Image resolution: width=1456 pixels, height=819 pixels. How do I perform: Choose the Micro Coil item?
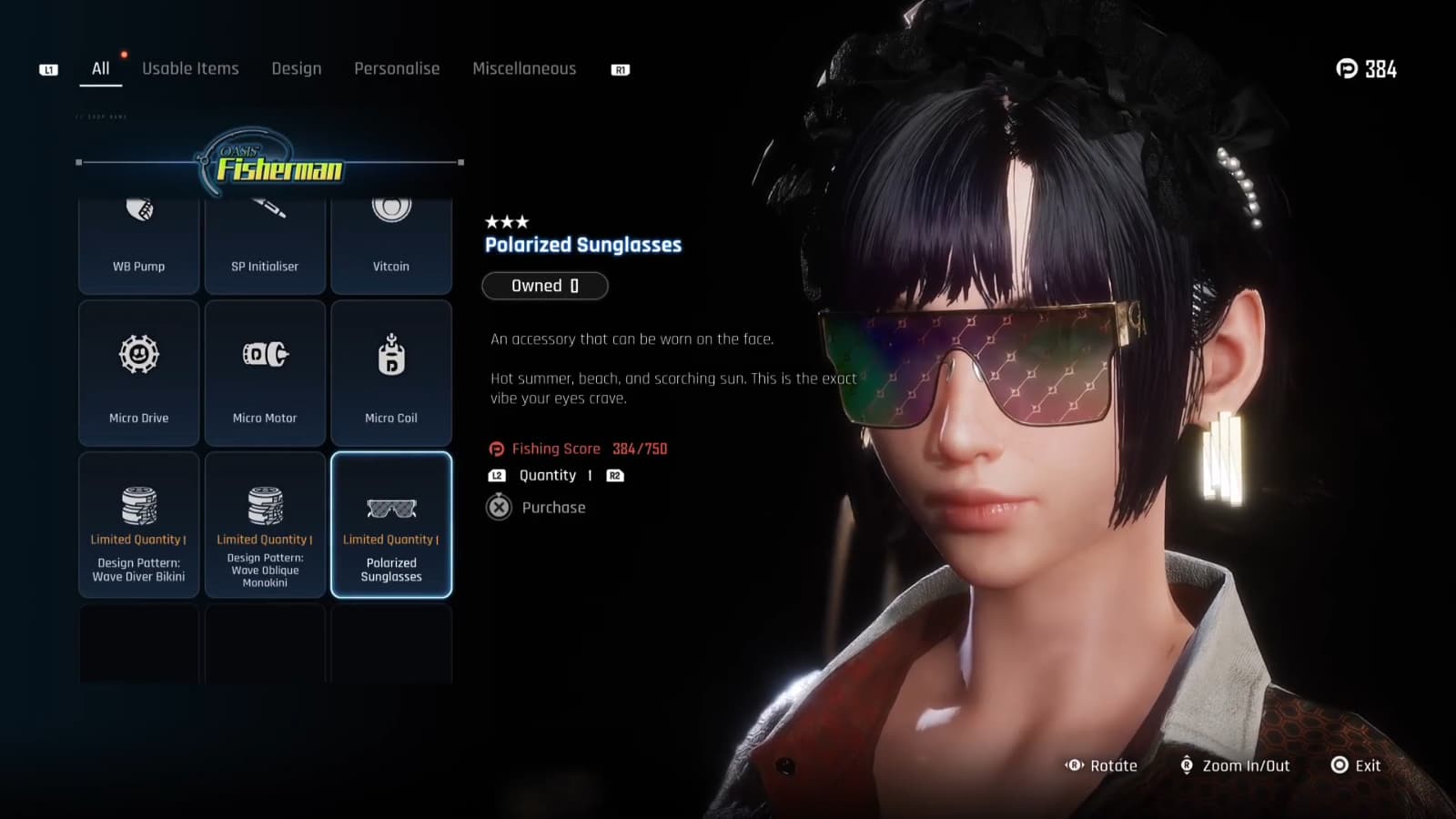[x=391, y=373]
